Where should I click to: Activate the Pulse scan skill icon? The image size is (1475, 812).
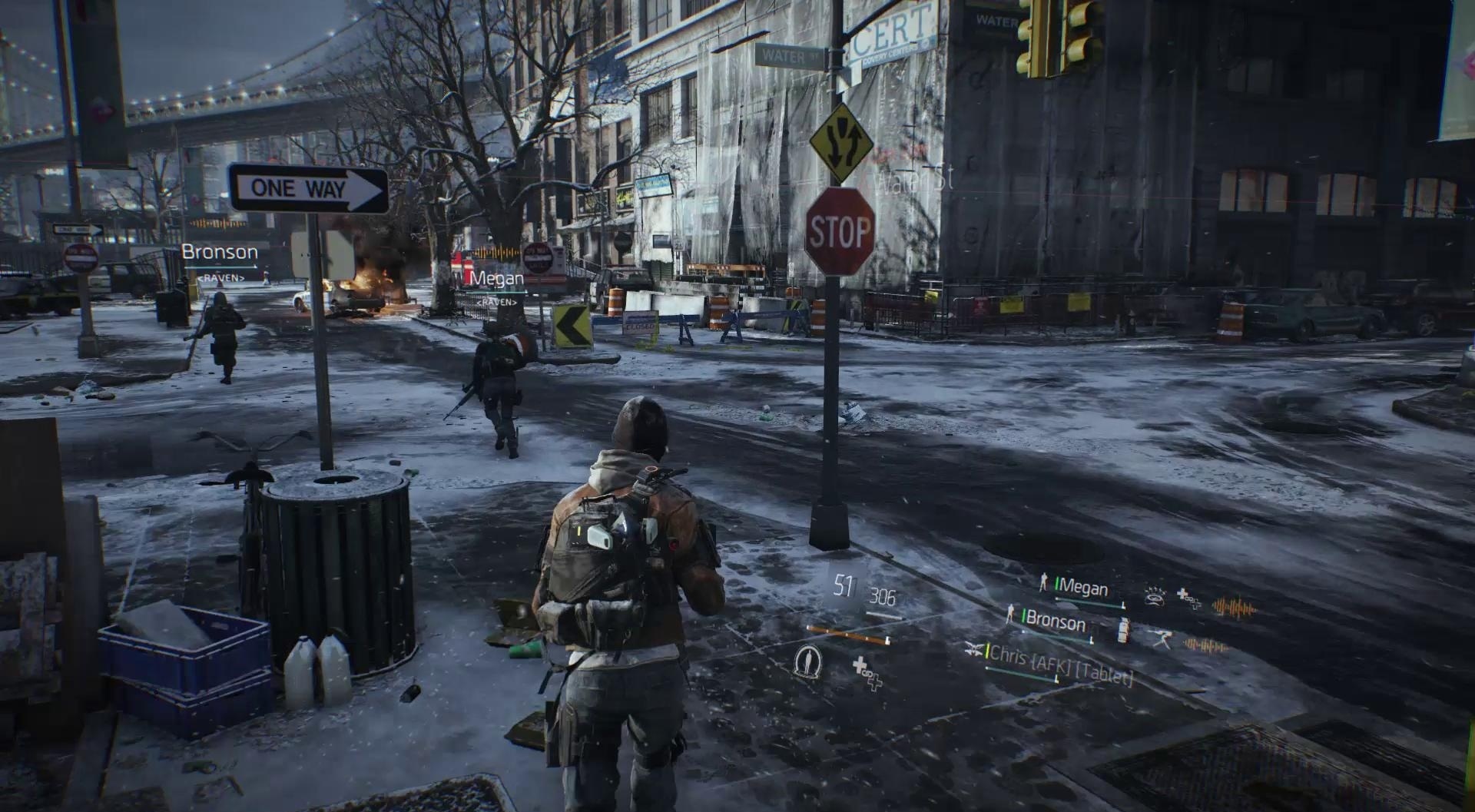pos(807,661)
